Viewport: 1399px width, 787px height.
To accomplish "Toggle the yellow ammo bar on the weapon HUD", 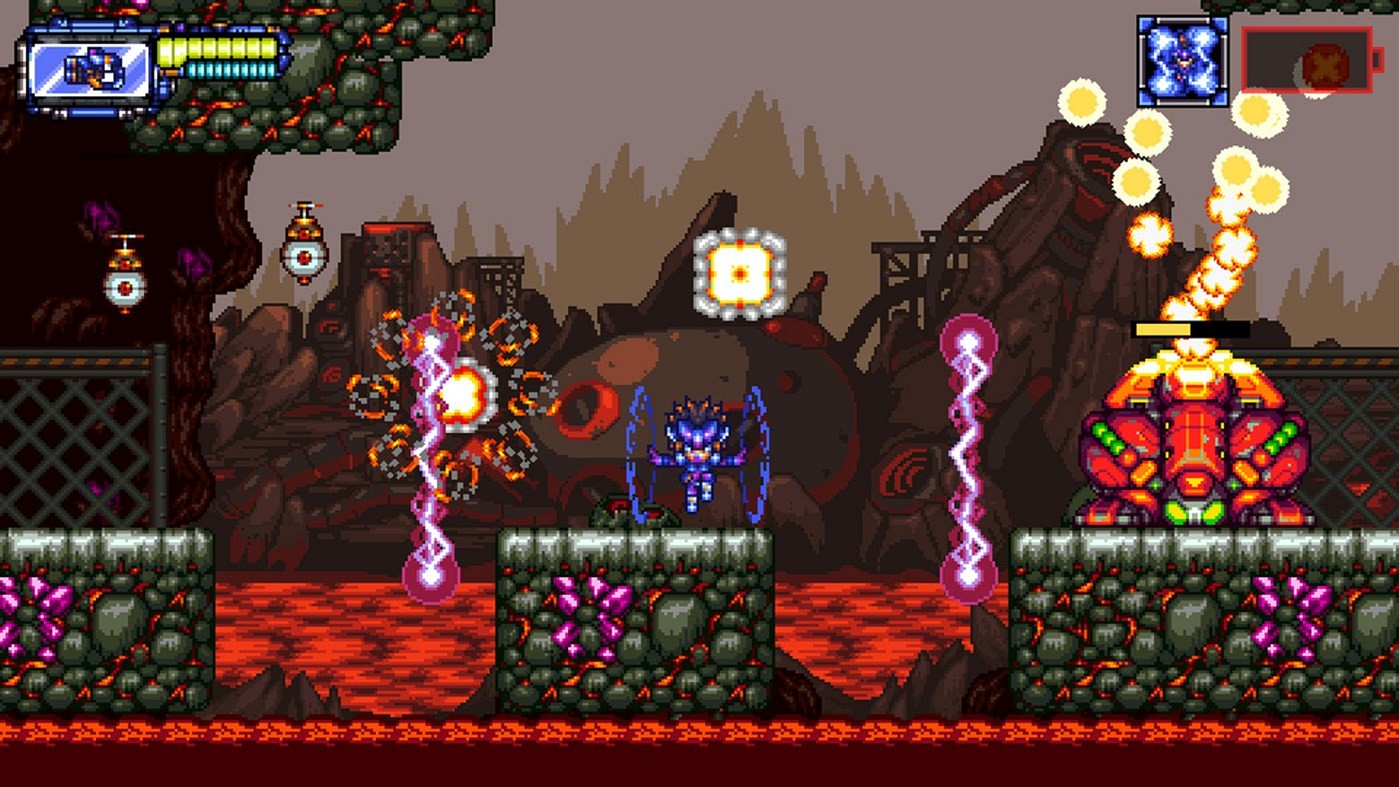I will pos(215,48).
